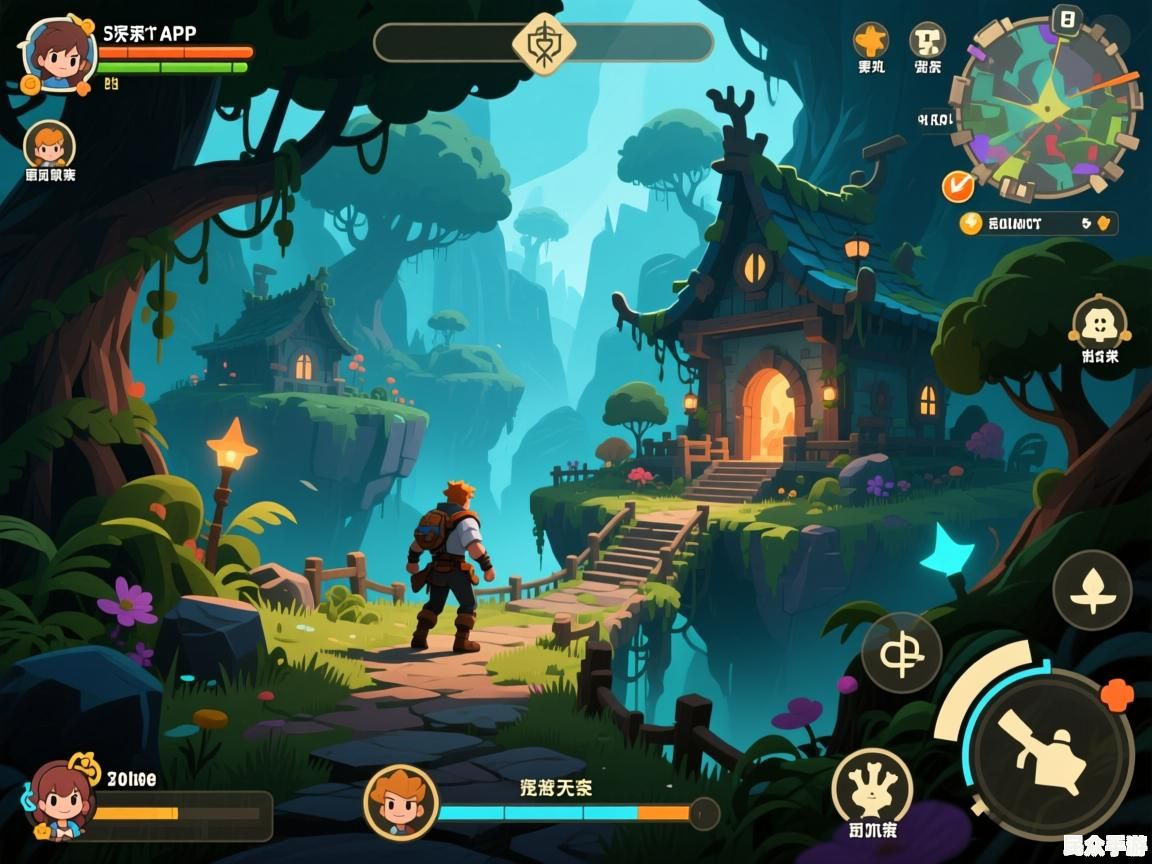The height and width of the screenshot is (864, 1152).
Task: Click the orange clover badge on the attack button
Action: click(1116, 694)
